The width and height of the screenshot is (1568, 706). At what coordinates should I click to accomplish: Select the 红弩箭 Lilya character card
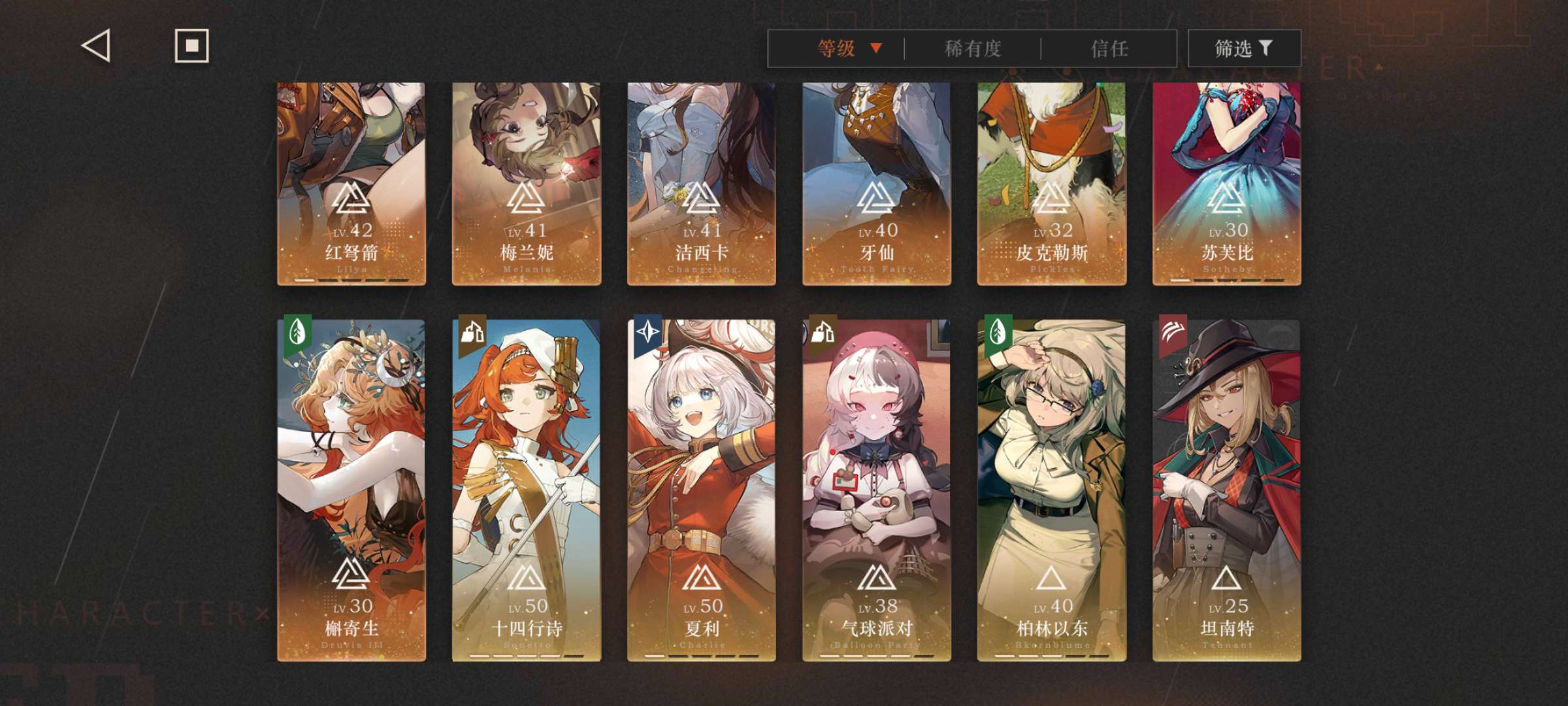[351, 184]
